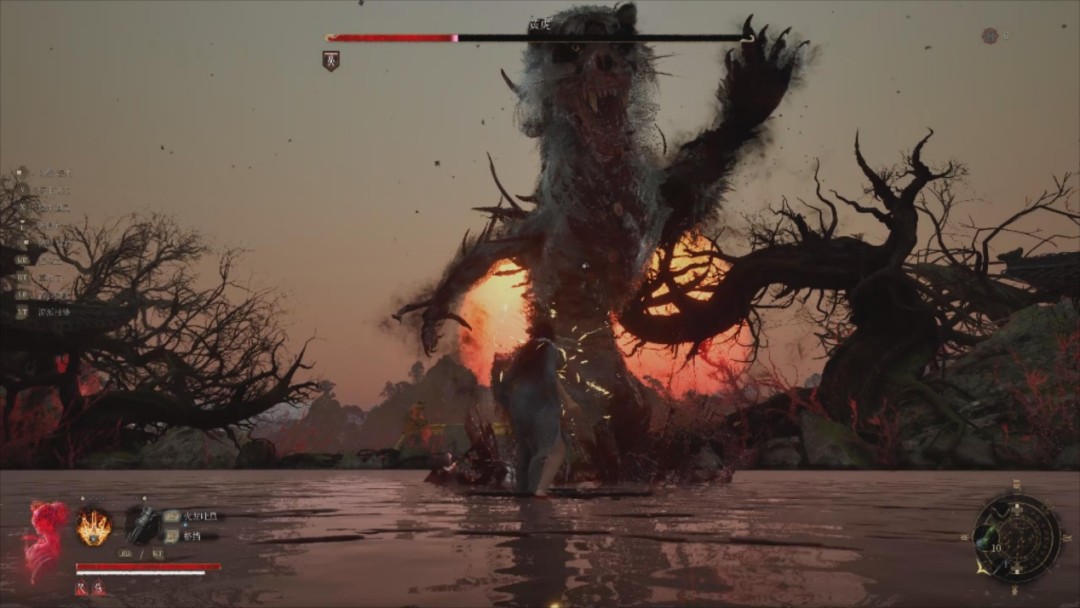Select the second red status effect icon
The width and height of the screenshot is (1080, 608).
99,589
